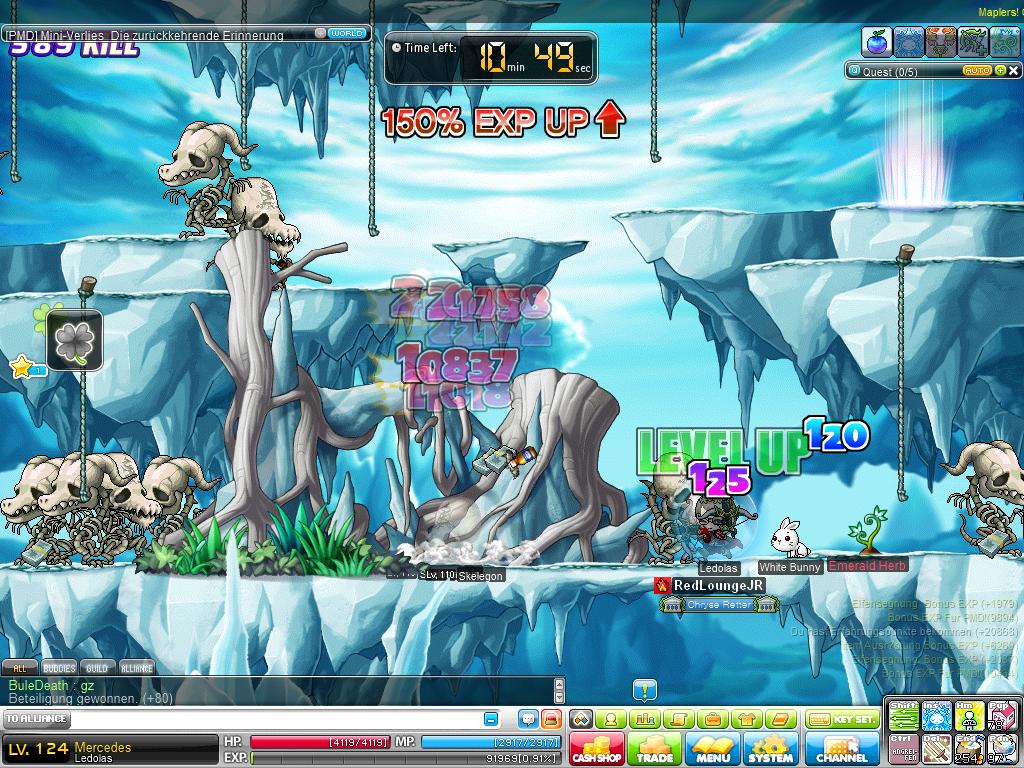
Task: Select the blue apple buff icon
Action: (877, 42)
